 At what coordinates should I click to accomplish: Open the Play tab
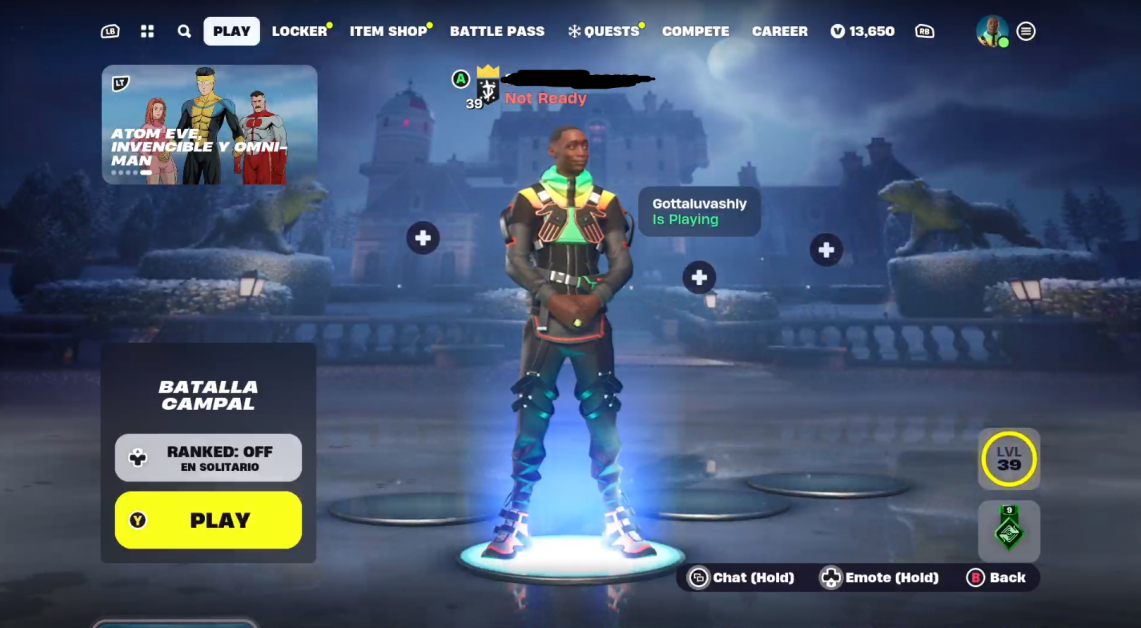point(231,31)
